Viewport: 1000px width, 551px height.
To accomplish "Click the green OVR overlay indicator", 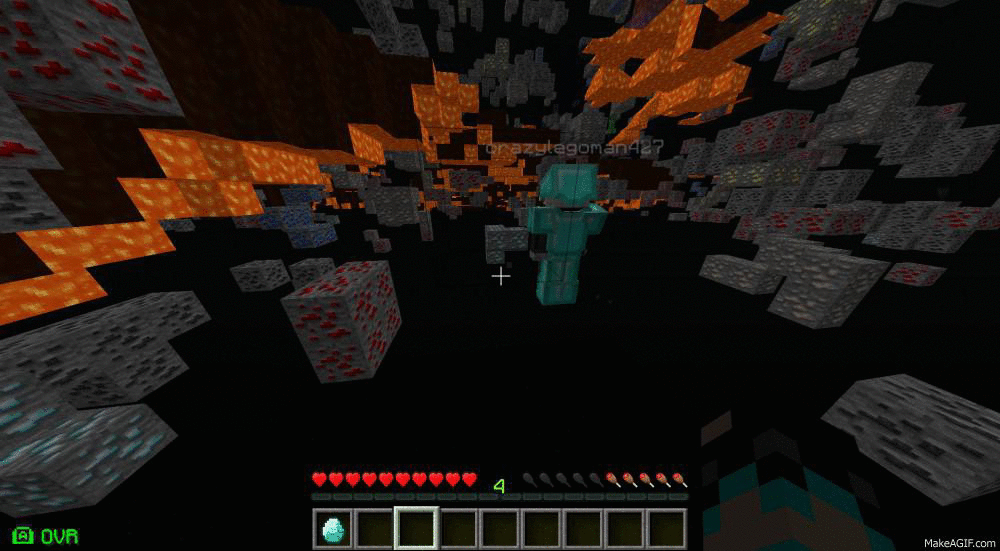I will click(46, 536).
